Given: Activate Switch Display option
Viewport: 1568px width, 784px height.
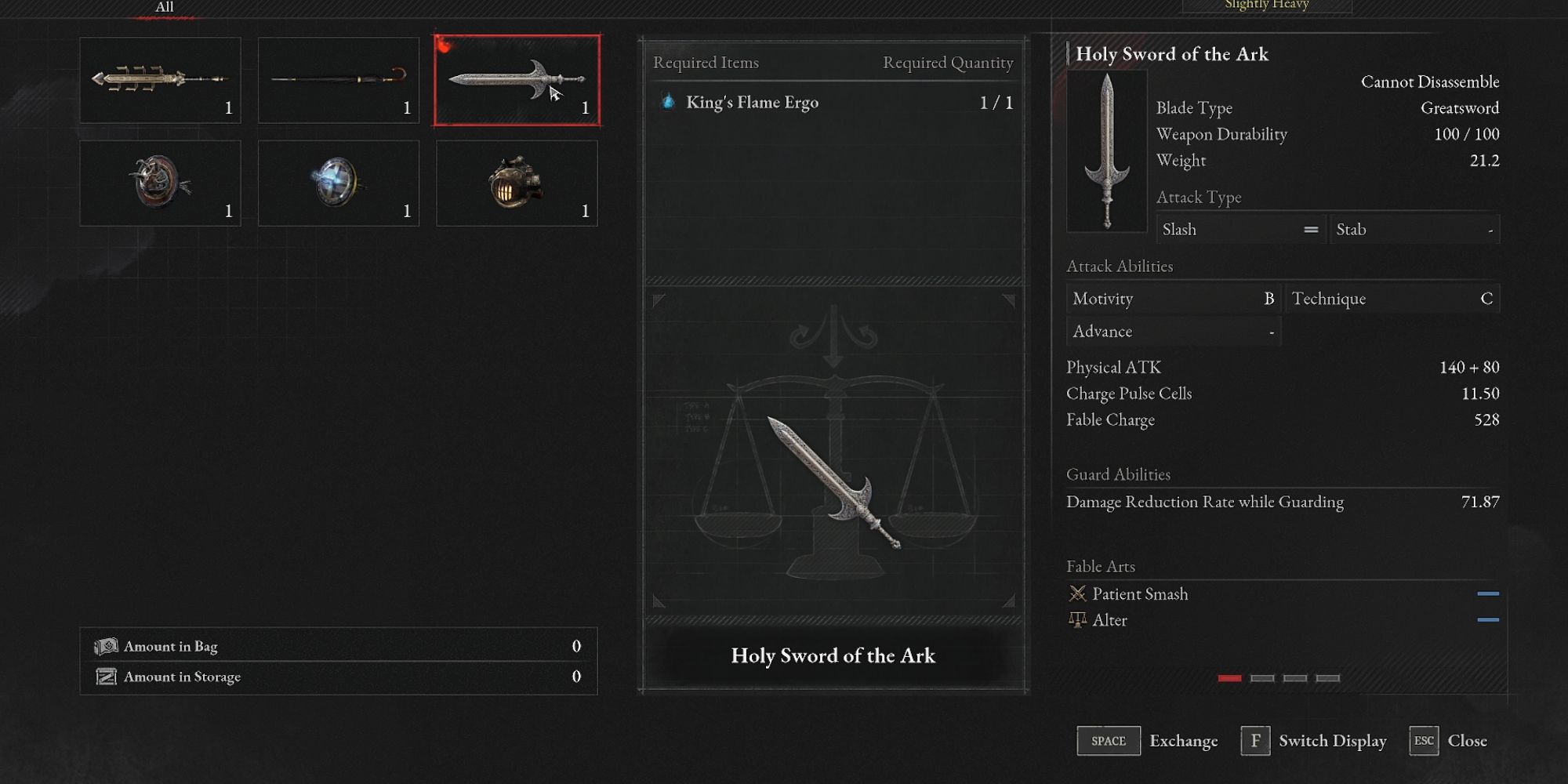Looking at the screenshot, I should click(1332, 740).
